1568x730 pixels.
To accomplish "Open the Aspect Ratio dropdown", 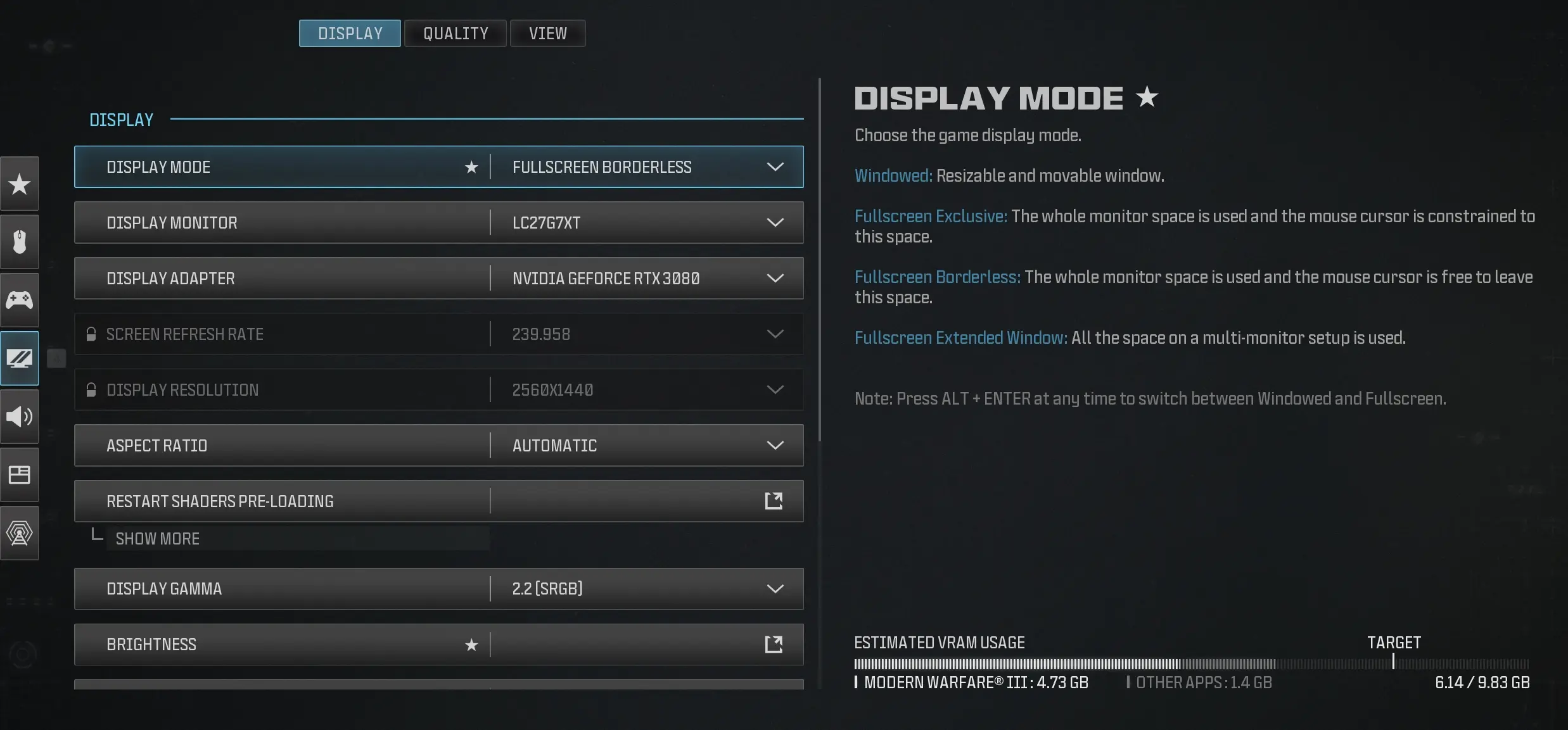I will tap(775, 445).
